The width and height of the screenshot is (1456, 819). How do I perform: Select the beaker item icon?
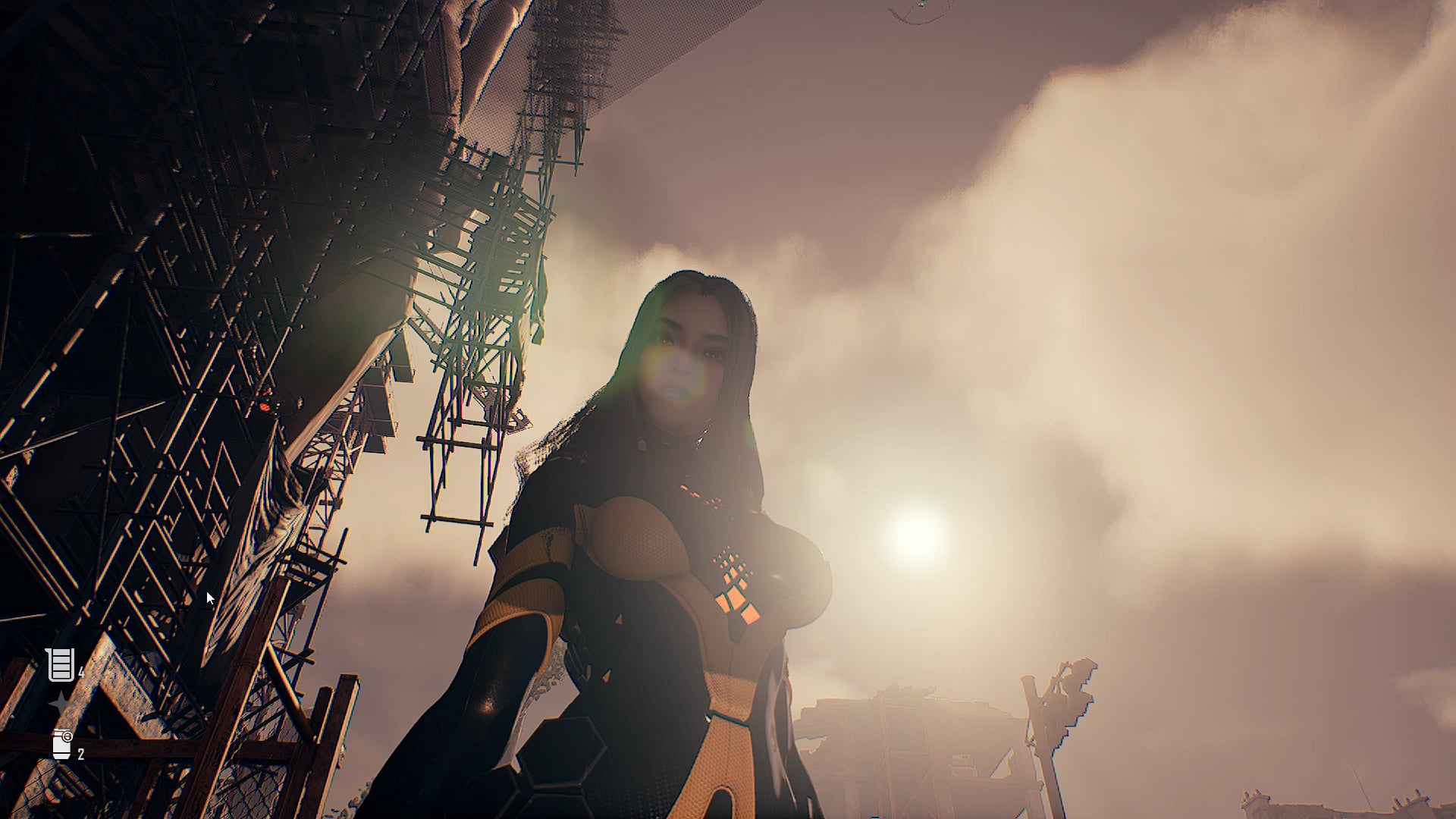pyautogui.click(x=60, y=665)
